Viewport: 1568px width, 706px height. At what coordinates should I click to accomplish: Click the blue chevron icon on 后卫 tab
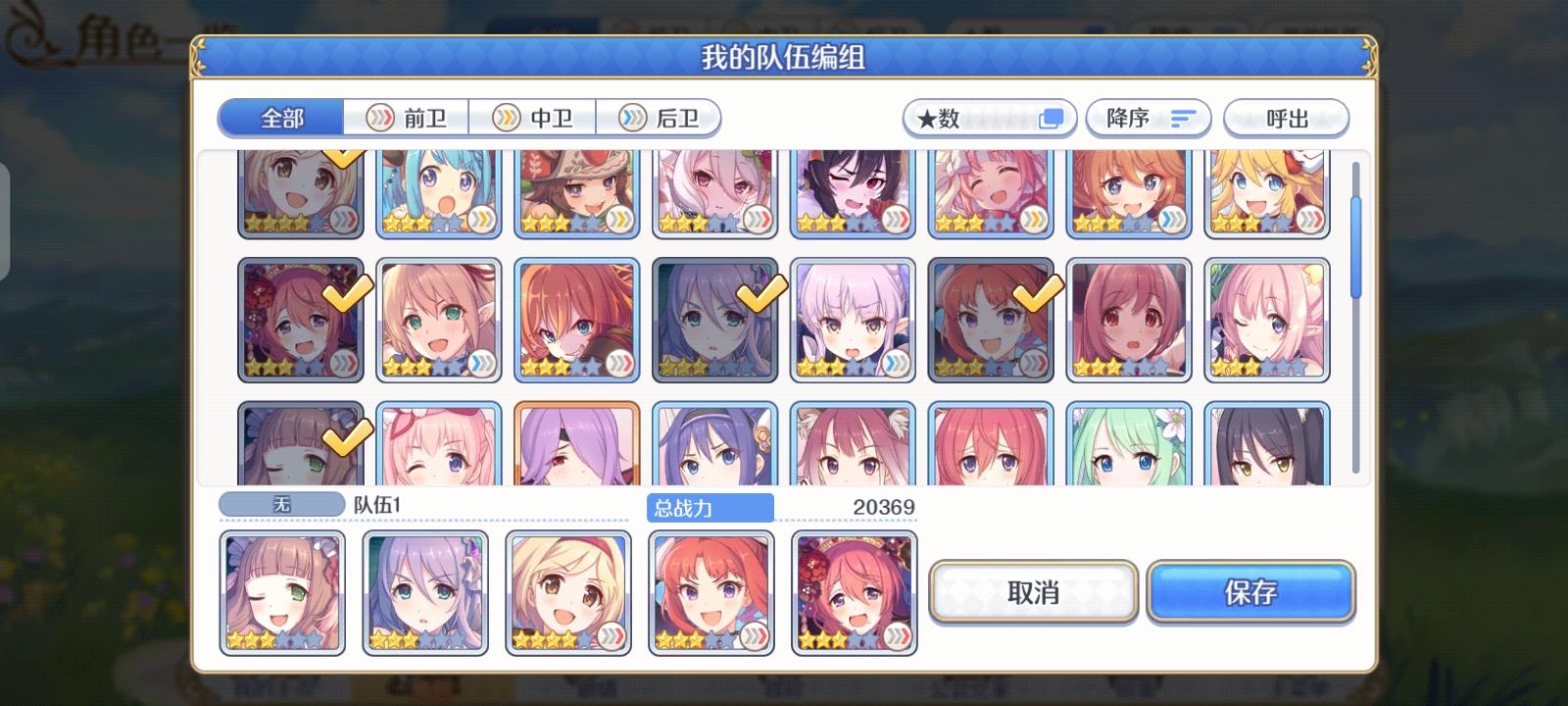point(632,118)
